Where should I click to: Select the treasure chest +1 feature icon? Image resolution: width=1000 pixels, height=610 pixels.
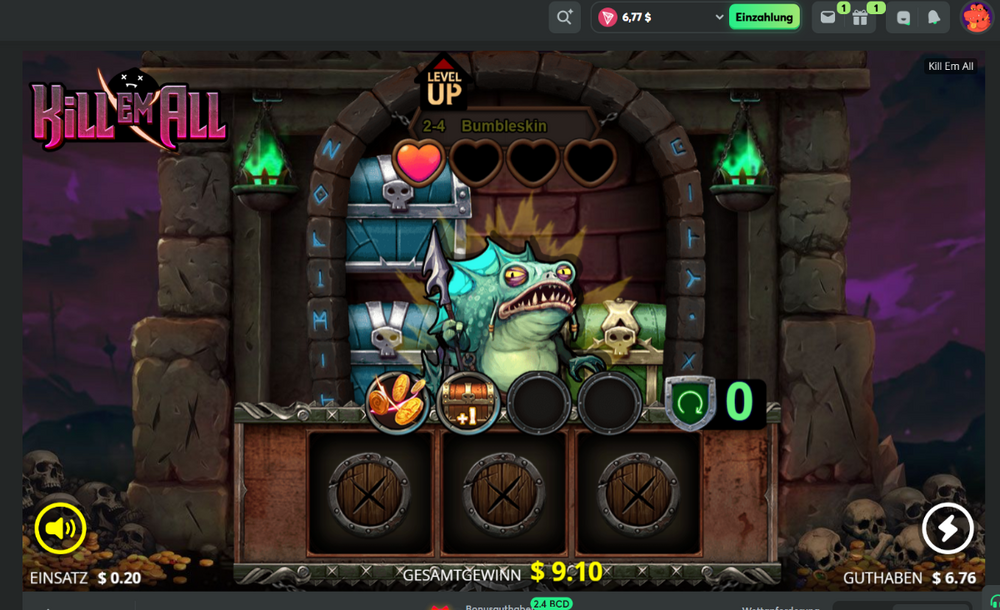point(468,402)
